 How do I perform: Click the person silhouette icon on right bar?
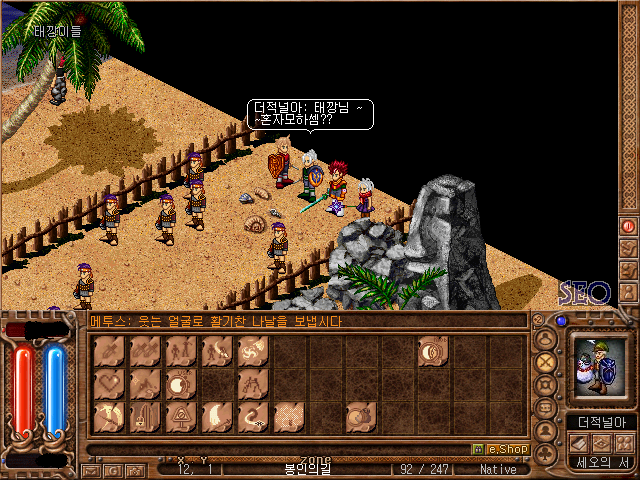[629, 293]
